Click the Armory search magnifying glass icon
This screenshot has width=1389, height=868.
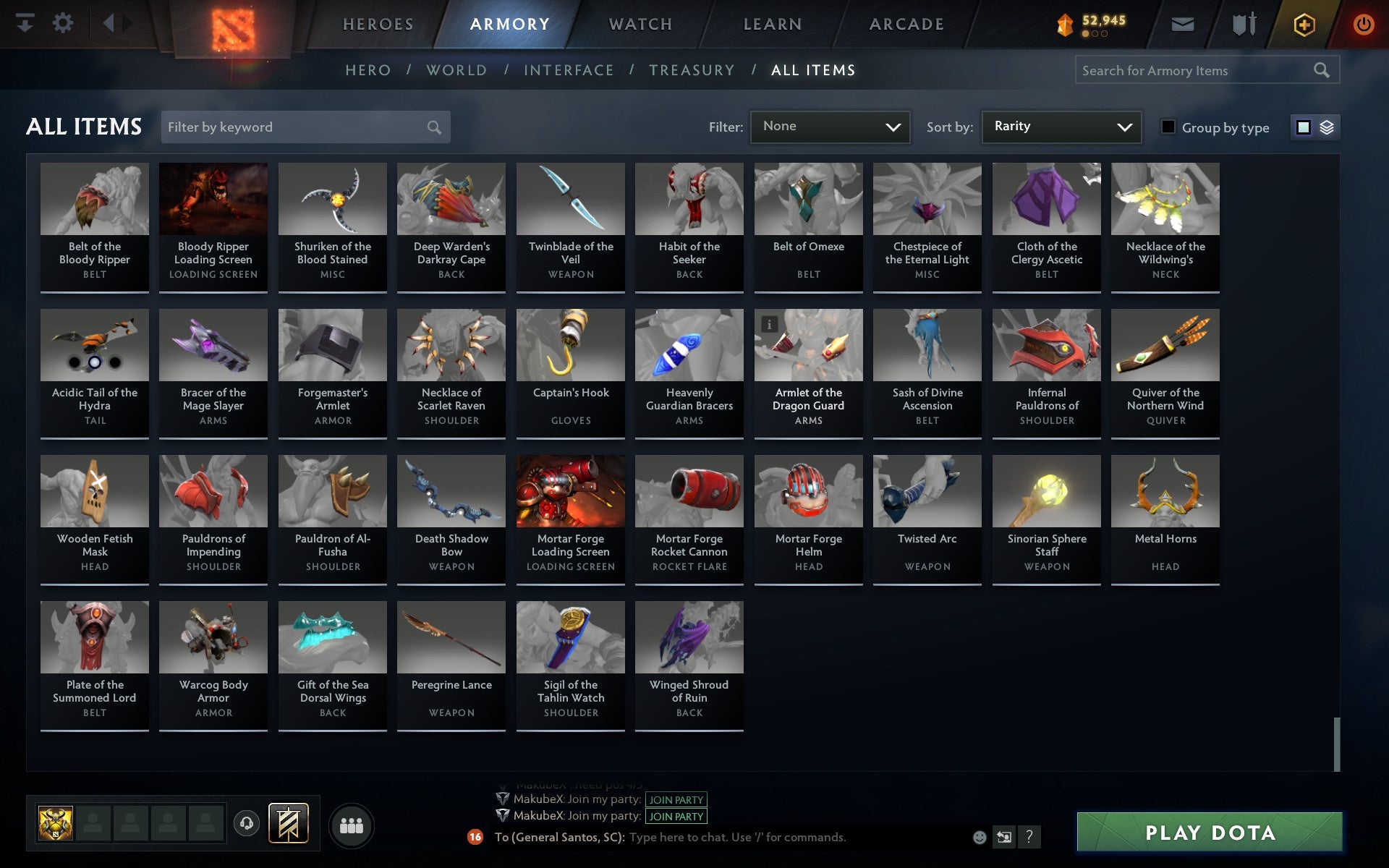[1321, 70]
